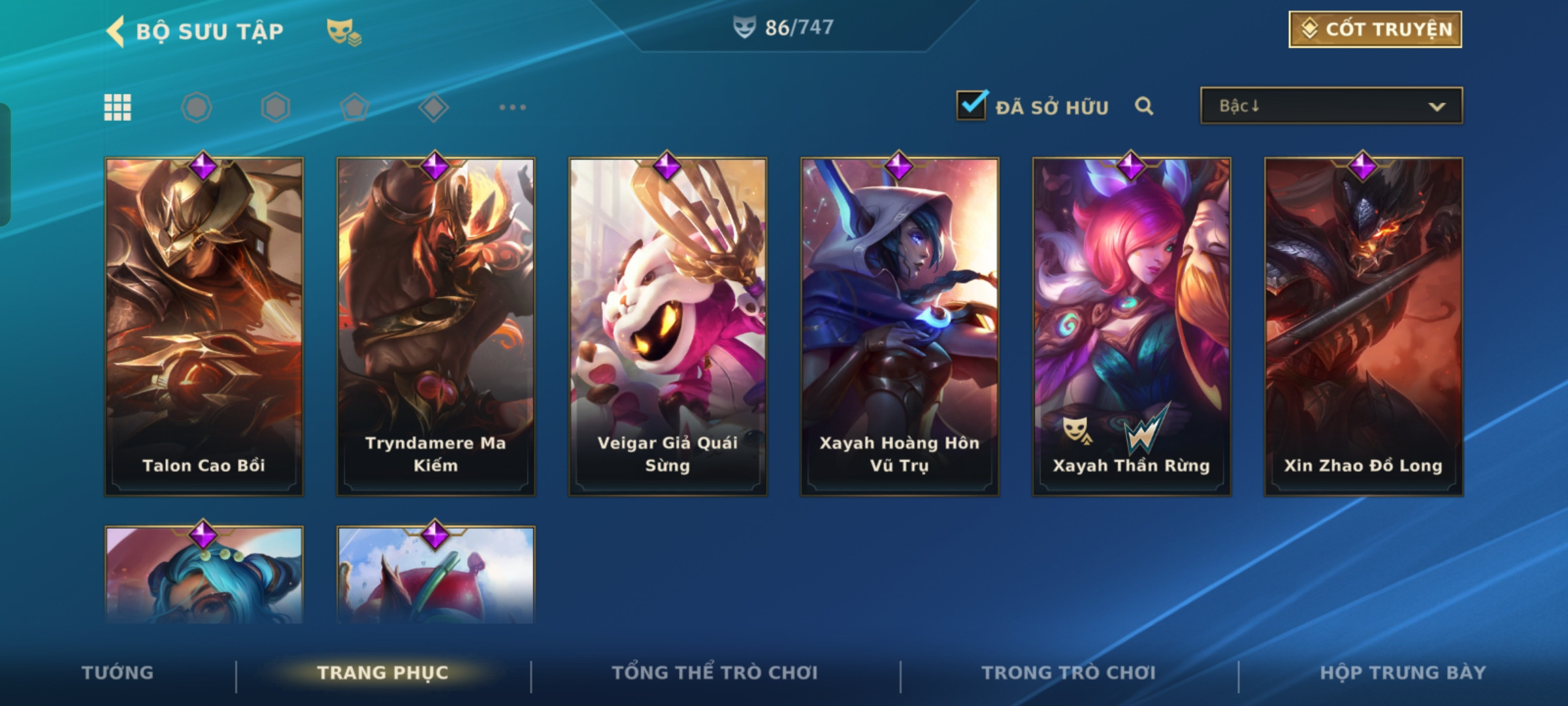
Task: Go back from Bộ Sưu Tập
Action: point(116,31)
